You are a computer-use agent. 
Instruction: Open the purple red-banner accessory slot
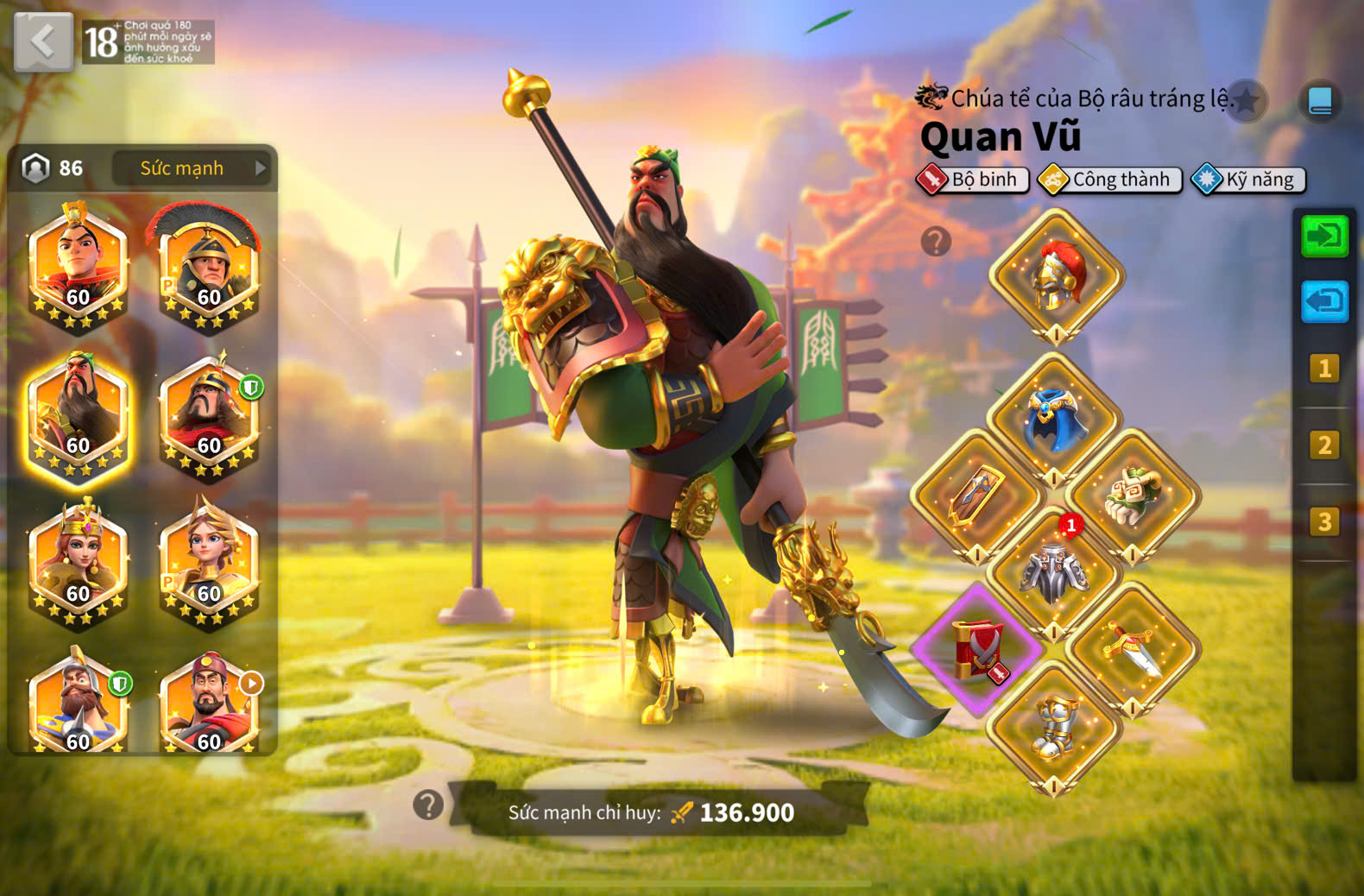coord(978,651)
